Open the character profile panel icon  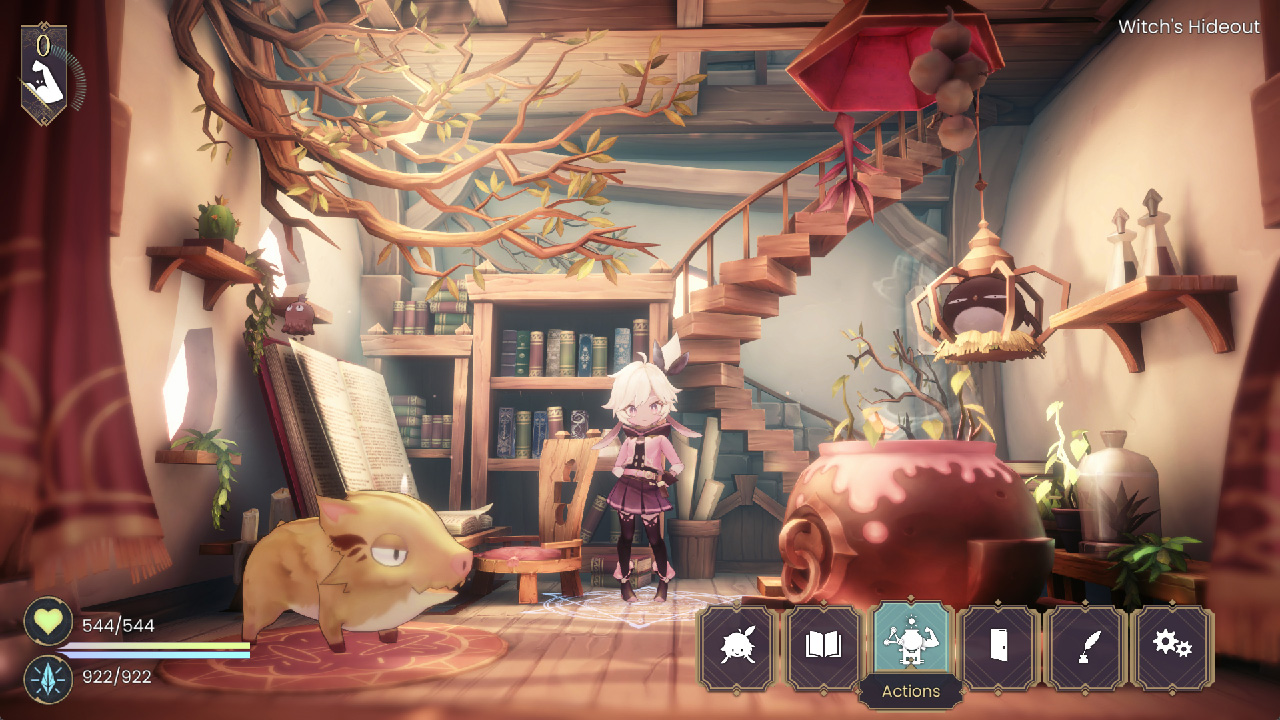737,645
